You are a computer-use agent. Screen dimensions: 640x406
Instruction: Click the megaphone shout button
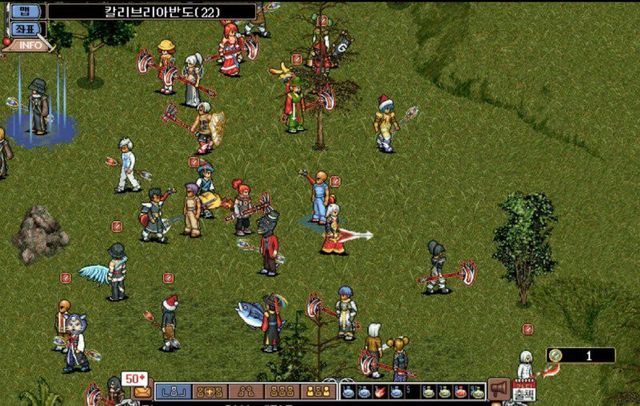tap(498, 390)
